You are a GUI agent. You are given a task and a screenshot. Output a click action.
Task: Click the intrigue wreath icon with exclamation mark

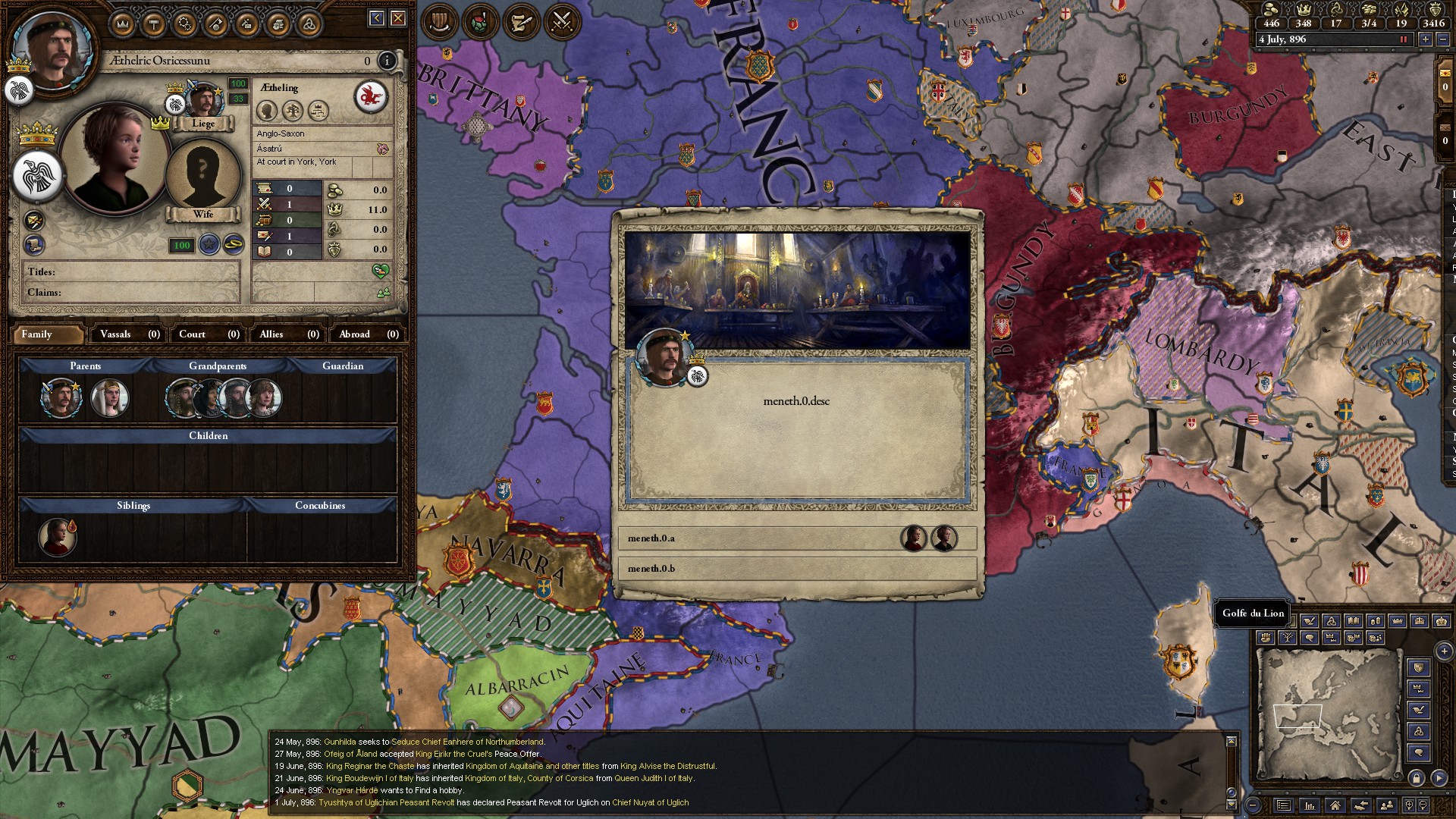point(480,22)
